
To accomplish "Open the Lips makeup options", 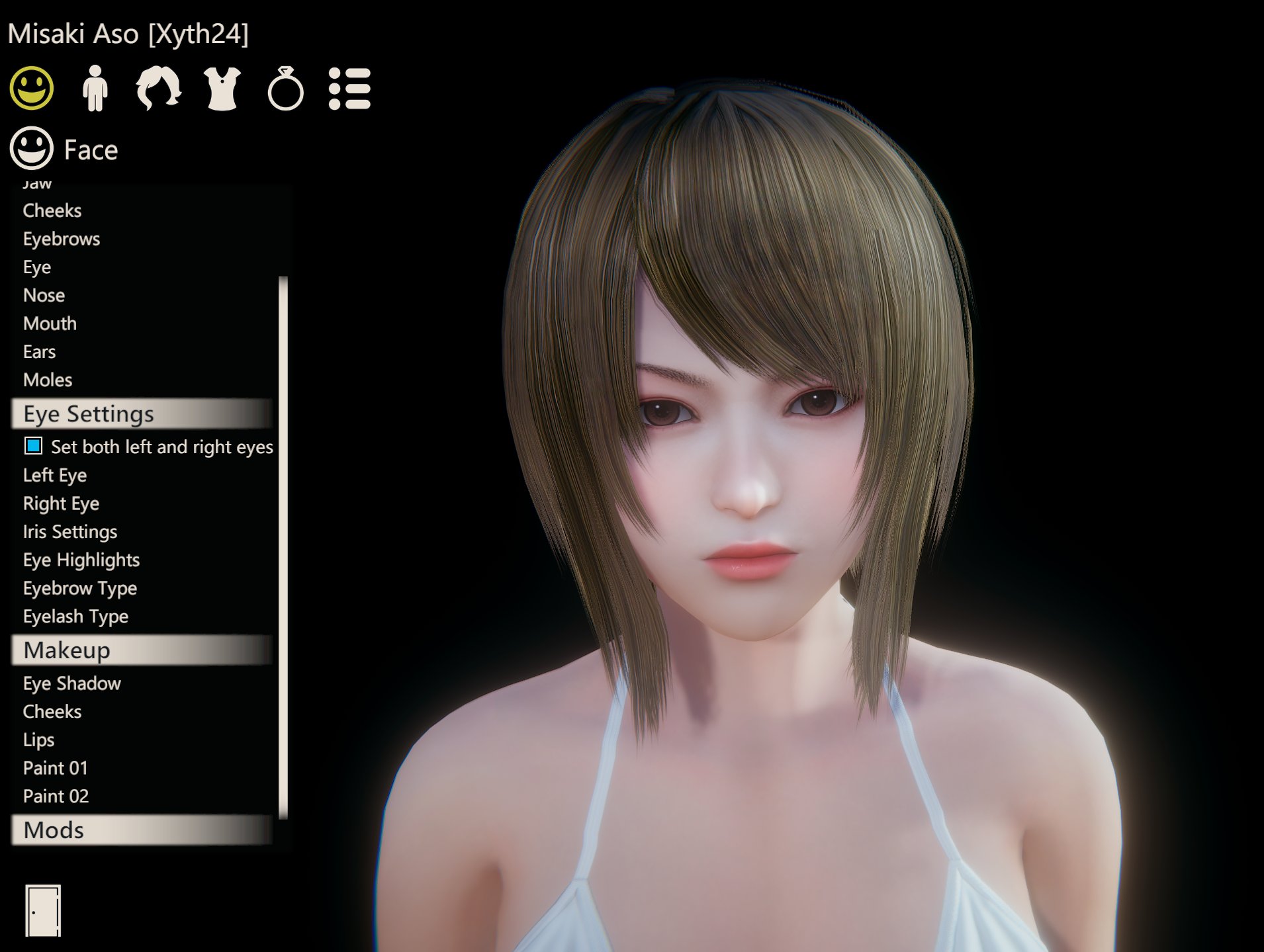I will coord(38,740).
